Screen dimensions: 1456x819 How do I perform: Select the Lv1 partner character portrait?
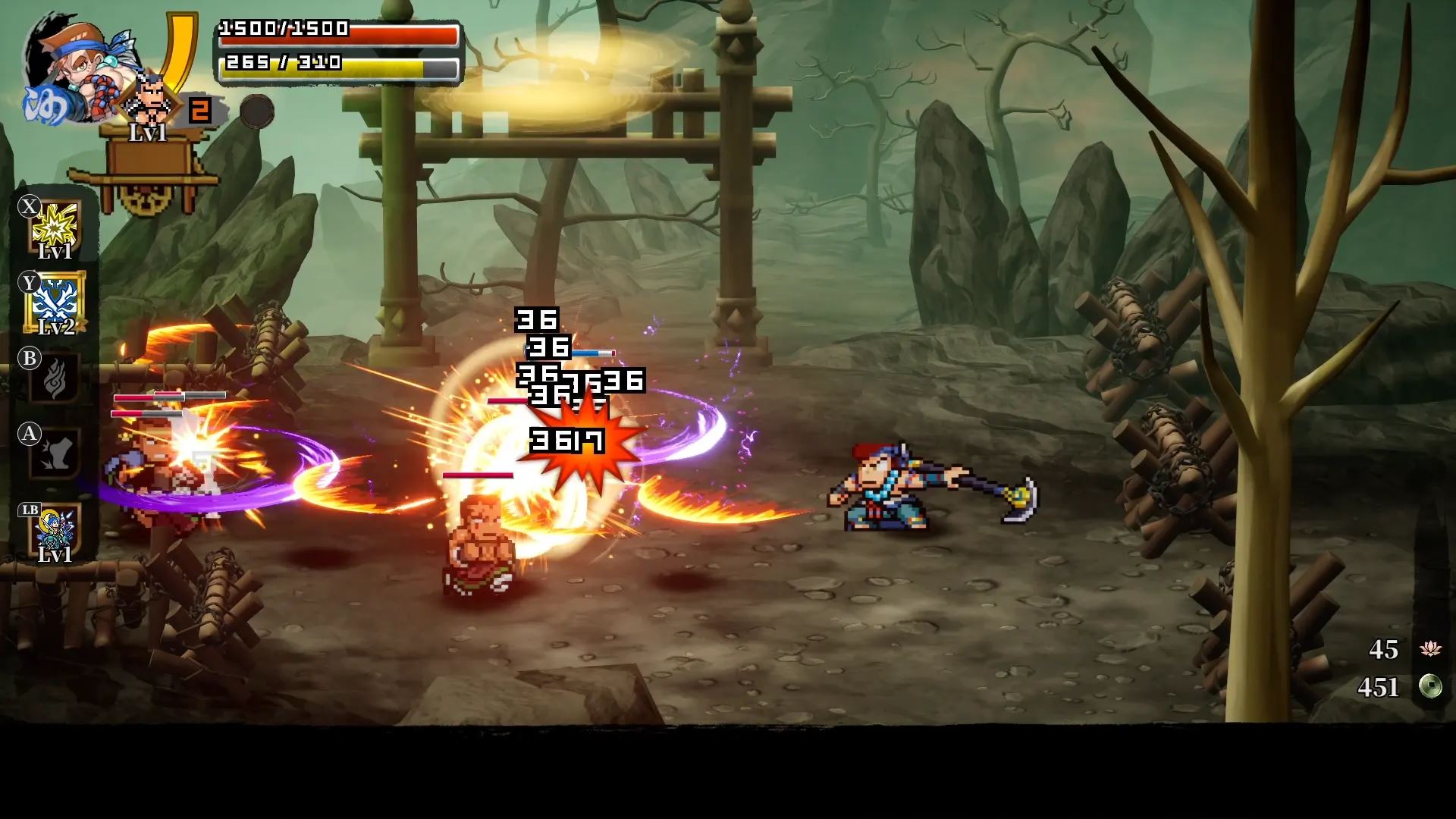149,102
